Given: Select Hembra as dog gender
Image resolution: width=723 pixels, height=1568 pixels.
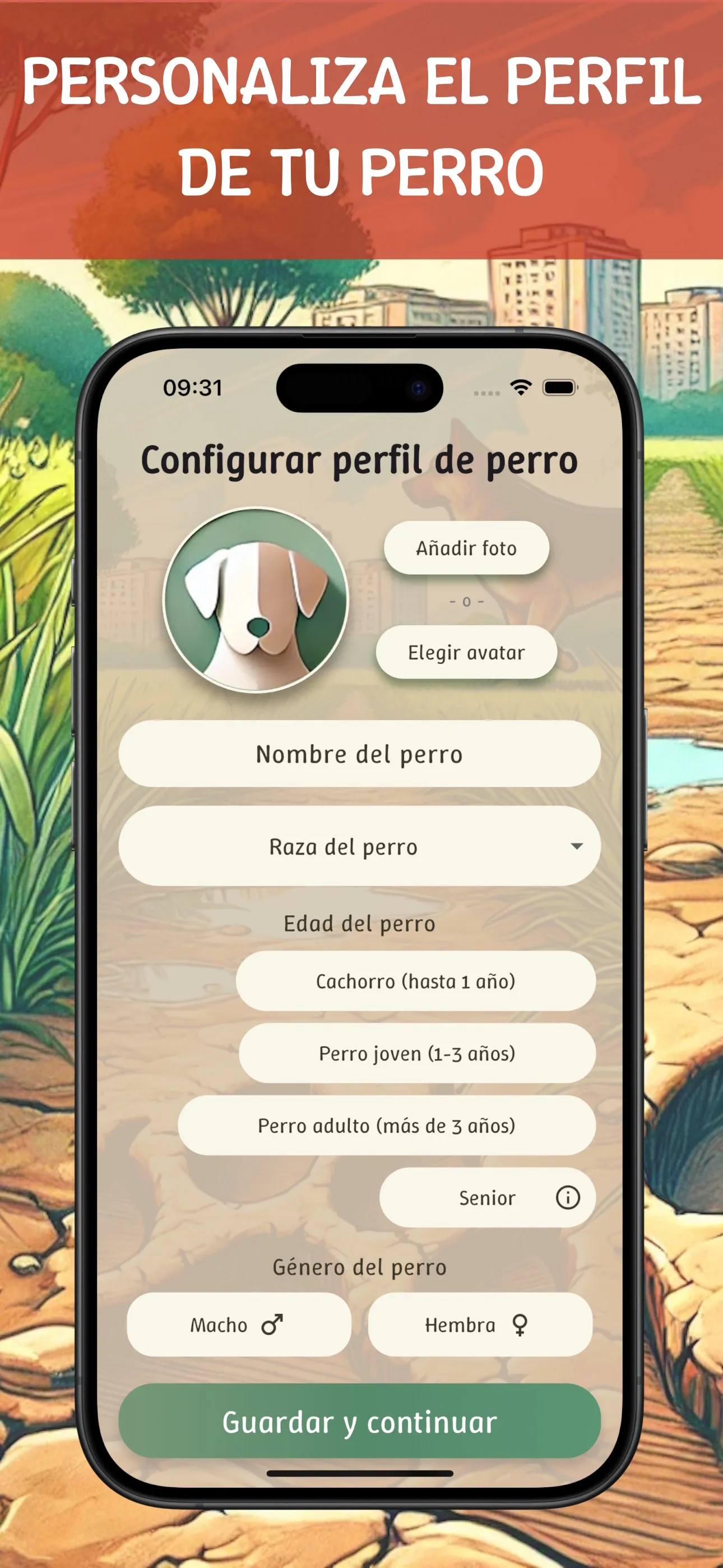Looking at the screenshot, I should [x=481, y=1325].
